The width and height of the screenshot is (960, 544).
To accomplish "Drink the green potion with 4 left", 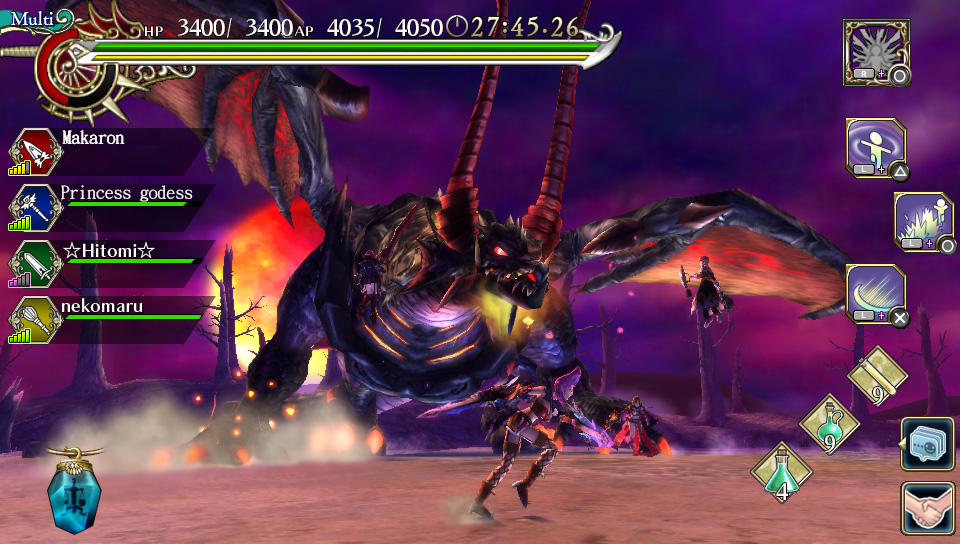I will coord(781,473).
